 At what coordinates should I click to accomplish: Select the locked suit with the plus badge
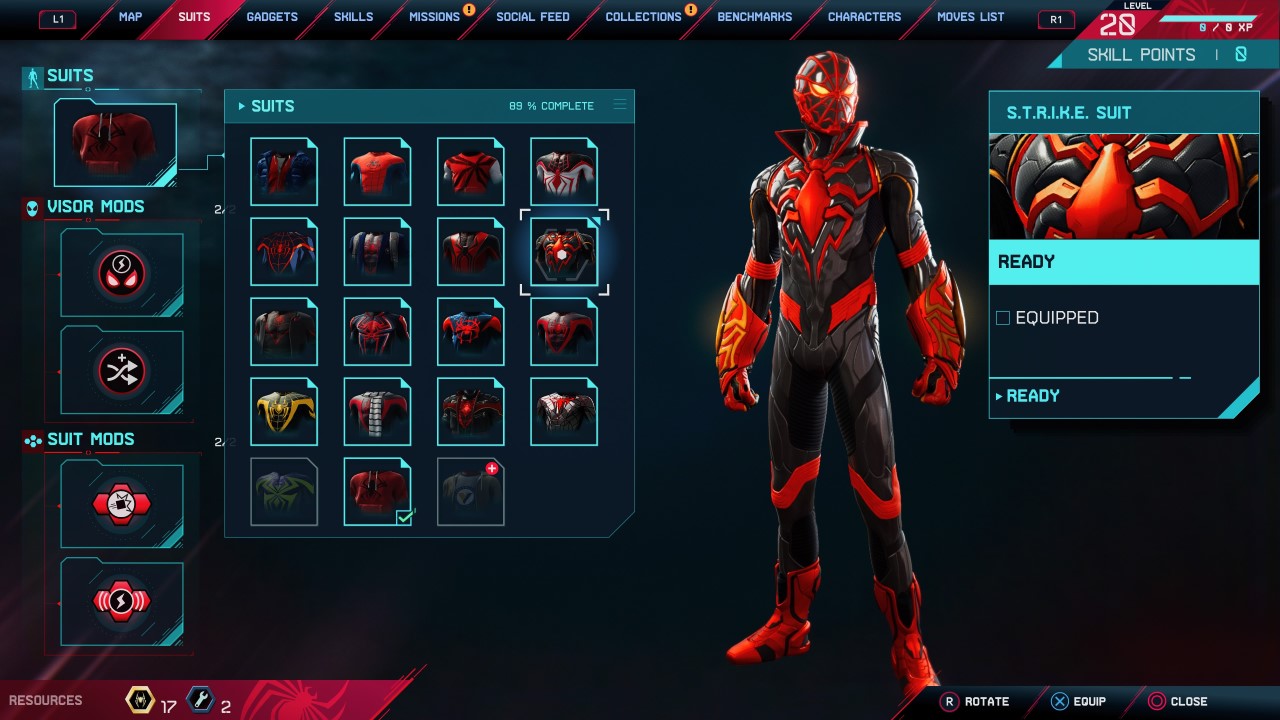point(470,491)
